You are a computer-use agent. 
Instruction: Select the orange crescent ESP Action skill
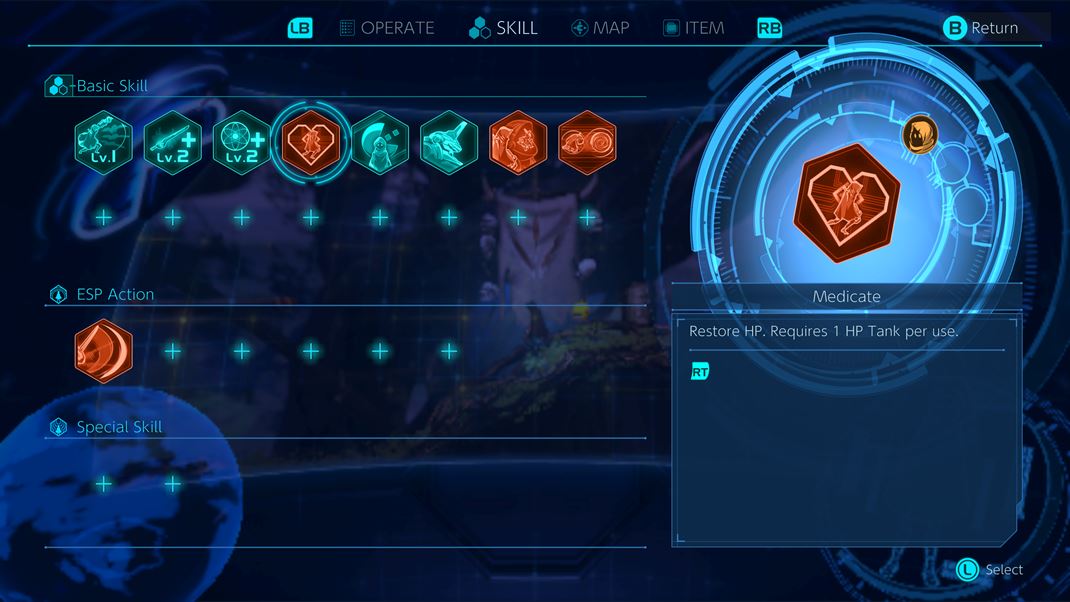[103, 351]
